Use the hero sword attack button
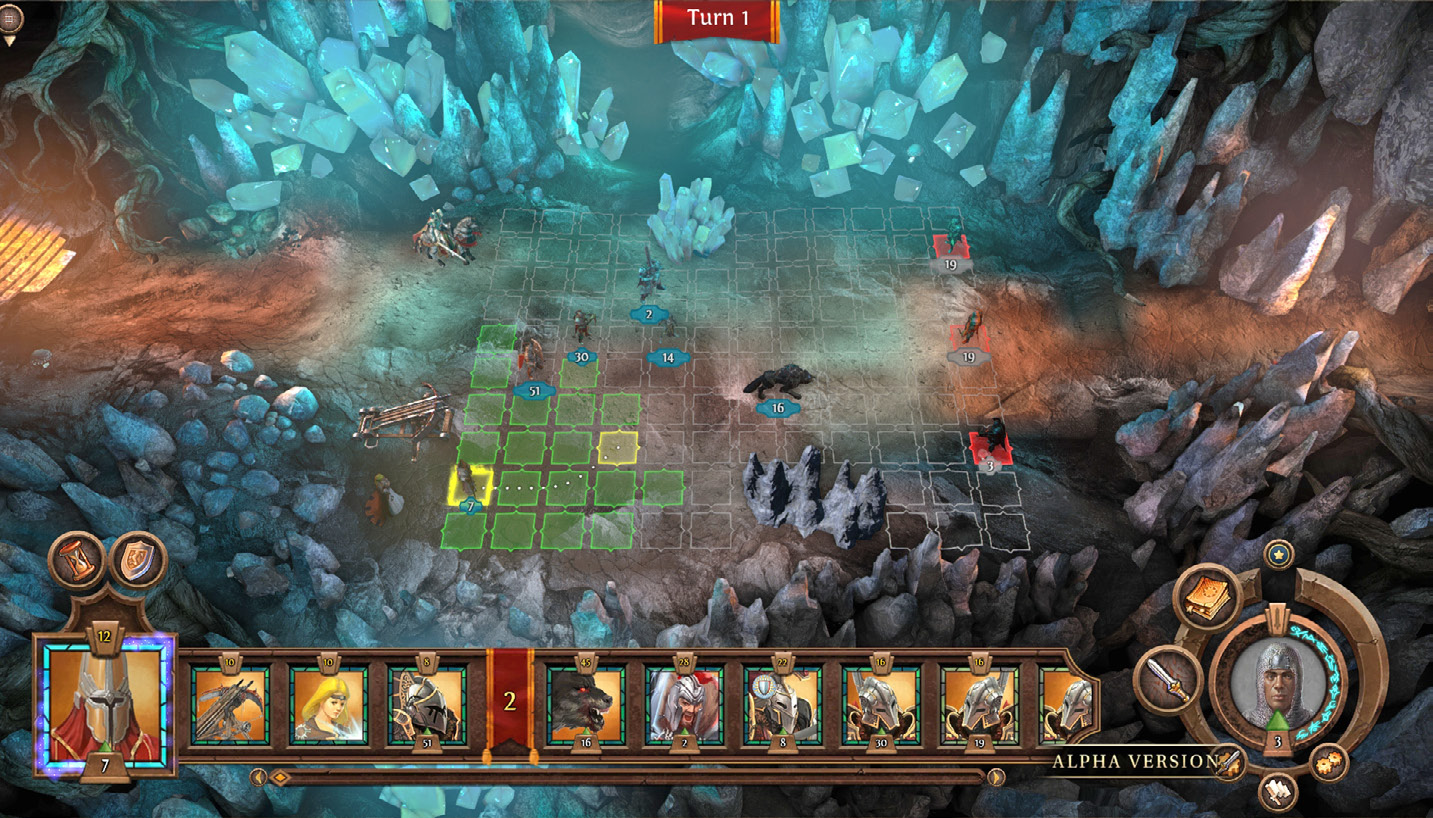This screenshot has height=818, width=1433. [1168, 680]
